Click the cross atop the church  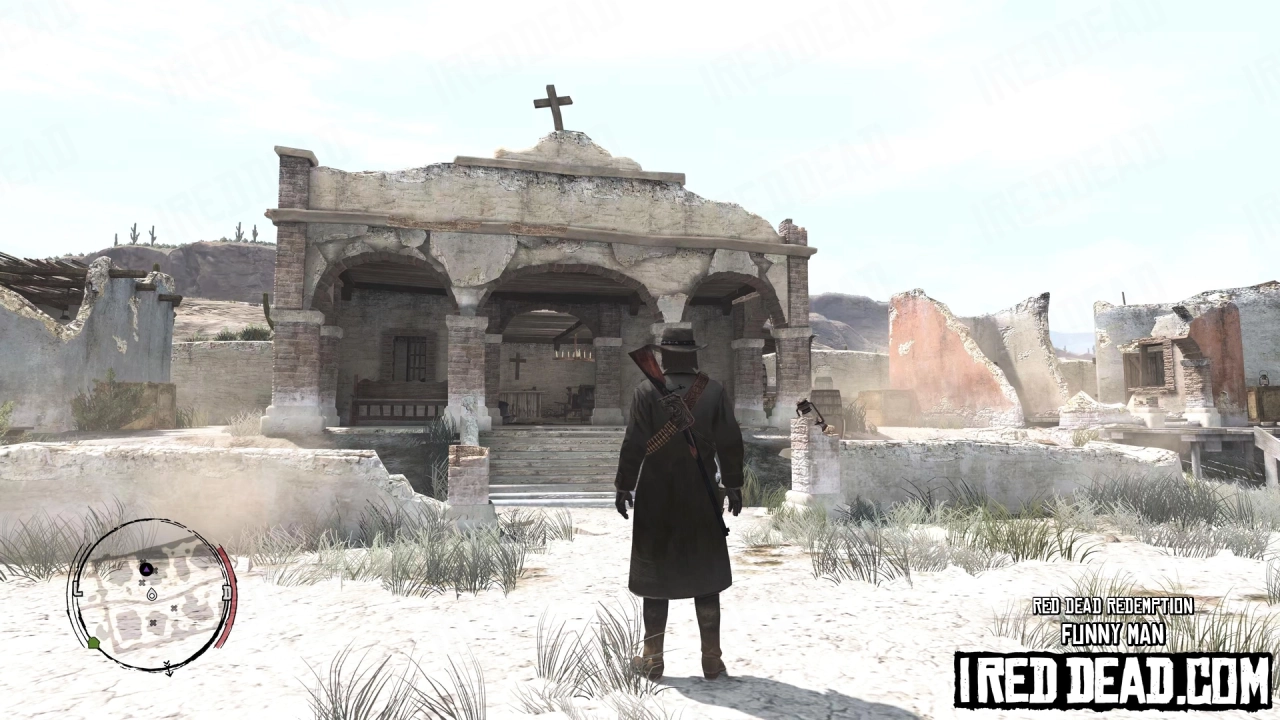tap(553, 100)
